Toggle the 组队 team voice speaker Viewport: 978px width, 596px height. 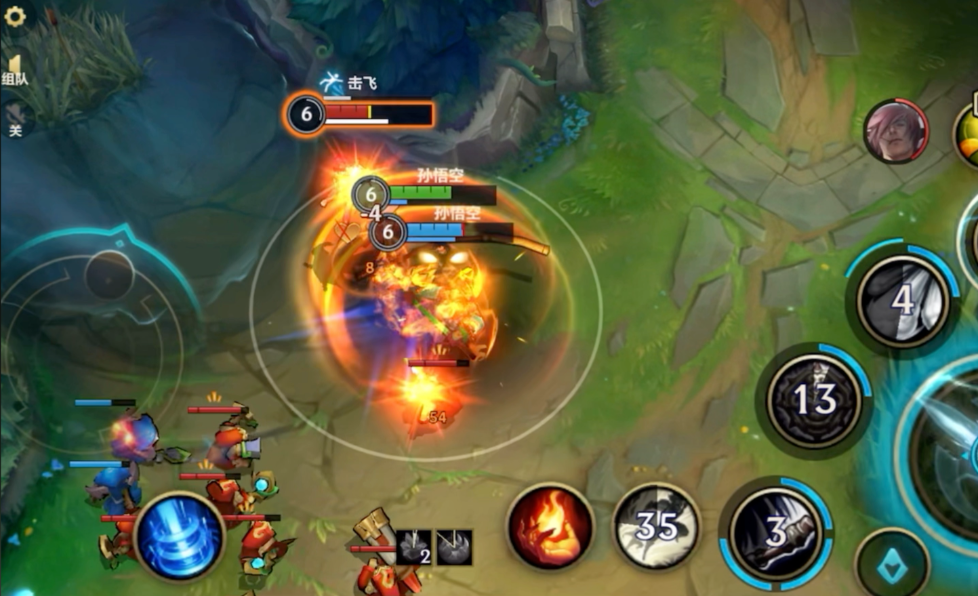pos(14,69)
